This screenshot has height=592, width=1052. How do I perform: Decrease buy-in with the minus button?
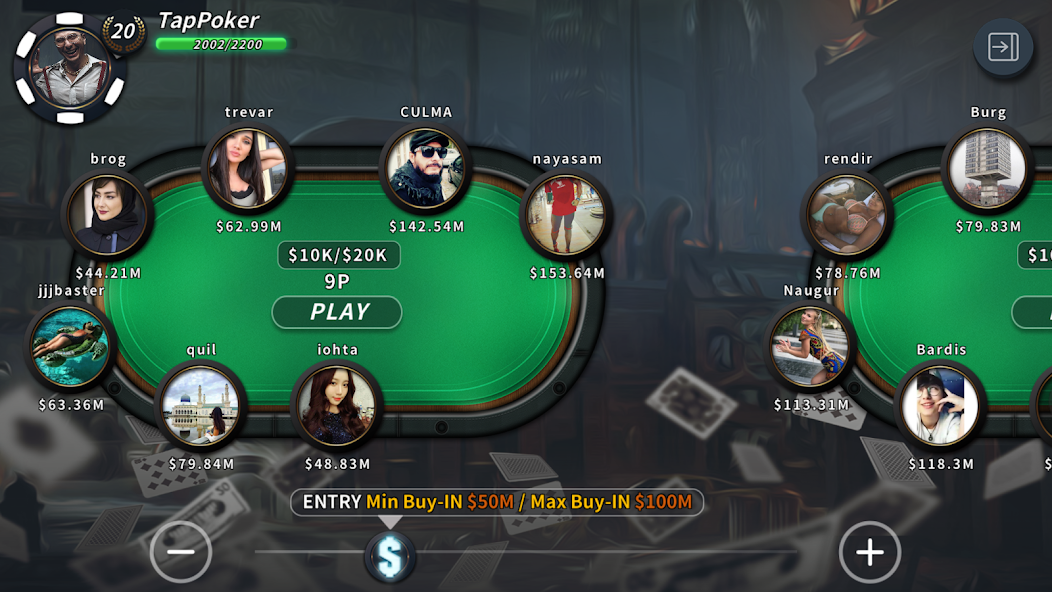[181, 551]
